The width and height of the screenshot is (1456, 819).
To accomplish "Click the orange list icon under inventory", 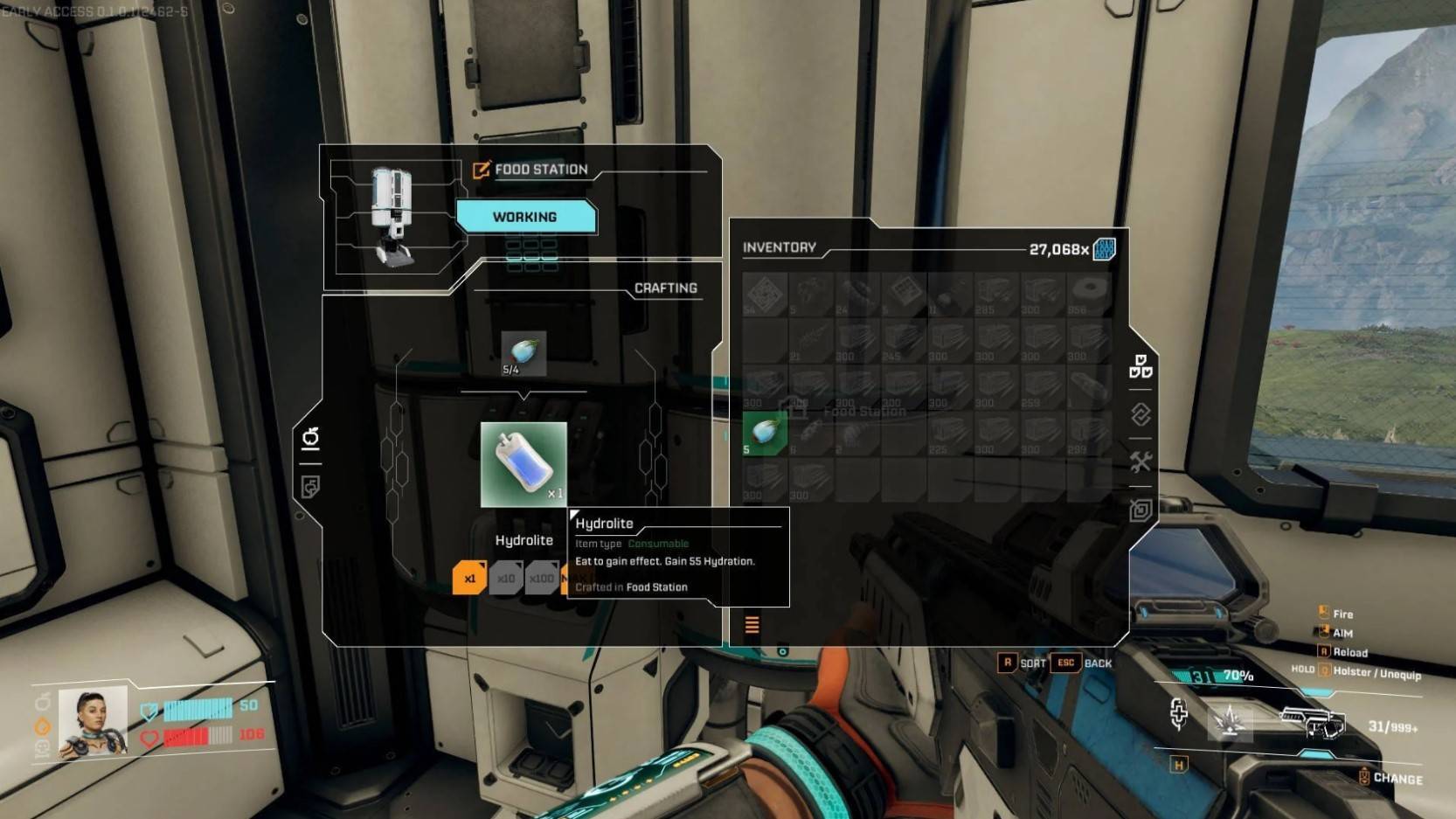I will click(x=752, y=624).
